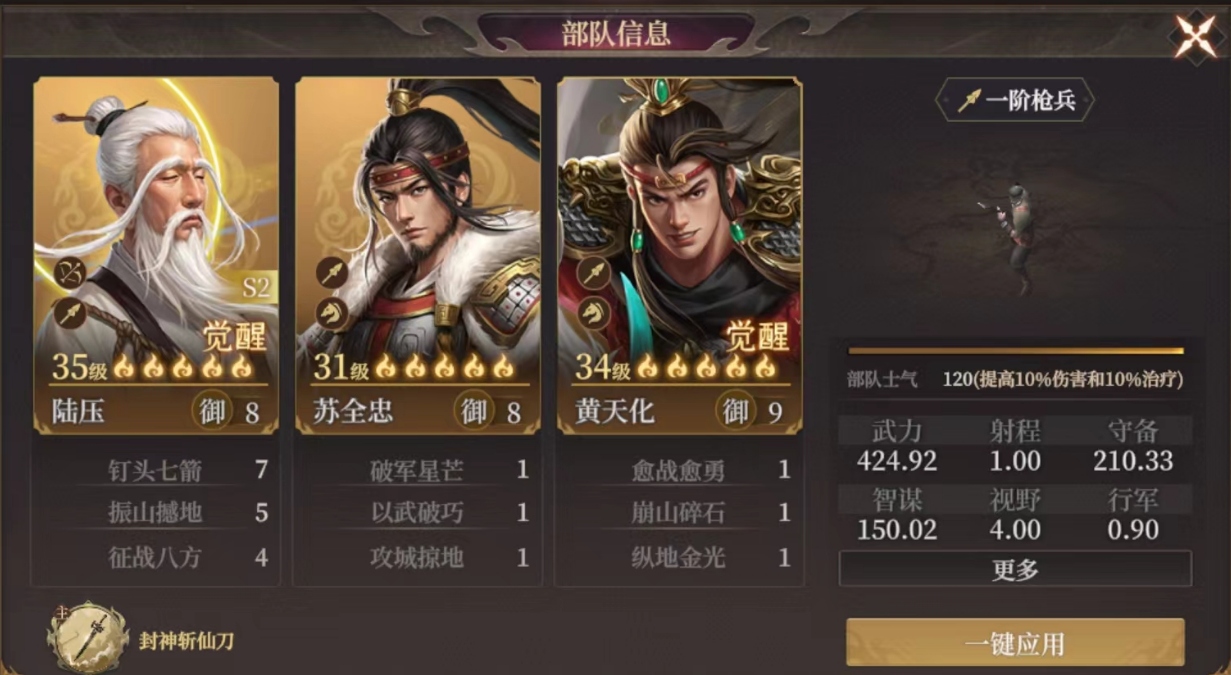The width and height of the screenshot is (1231, 675).
Task: View the 愈战愈勇 skill
Action: point(679,470)
